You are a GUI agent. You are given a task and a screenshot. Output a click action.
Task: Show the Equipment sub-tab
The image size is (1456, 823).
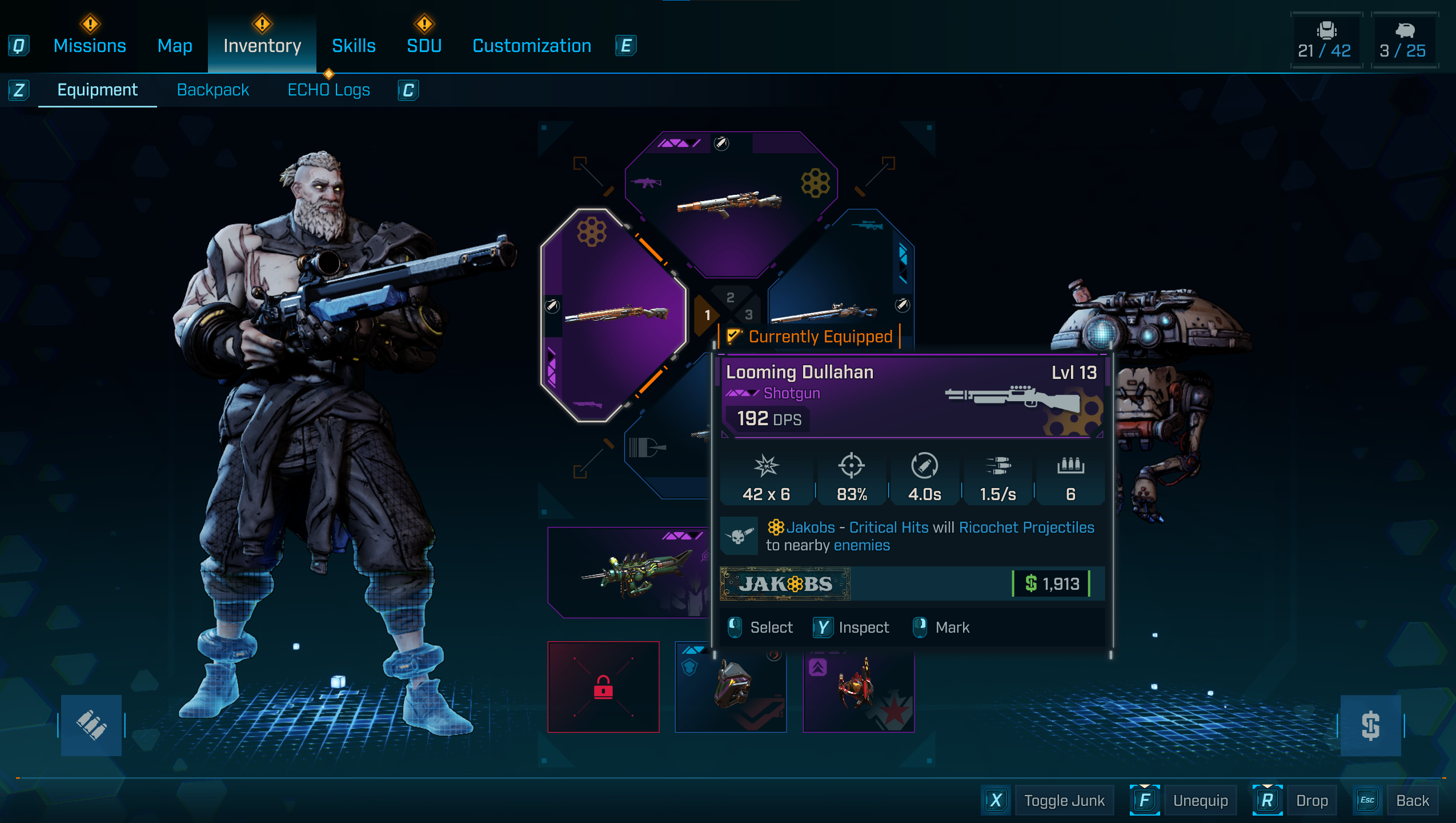[97, 90]
